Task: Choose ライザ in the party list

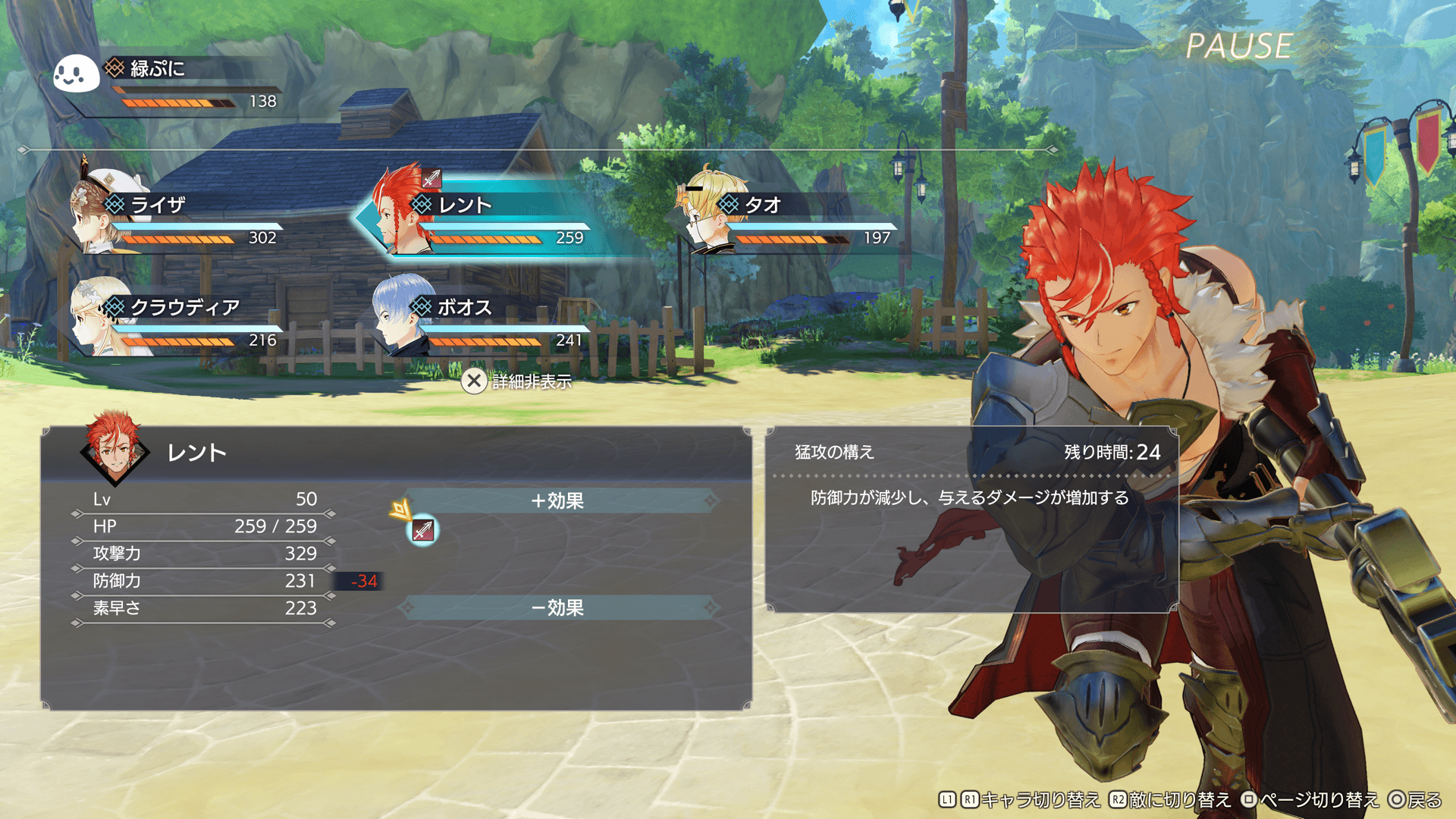Action: (x=182, y=218)
